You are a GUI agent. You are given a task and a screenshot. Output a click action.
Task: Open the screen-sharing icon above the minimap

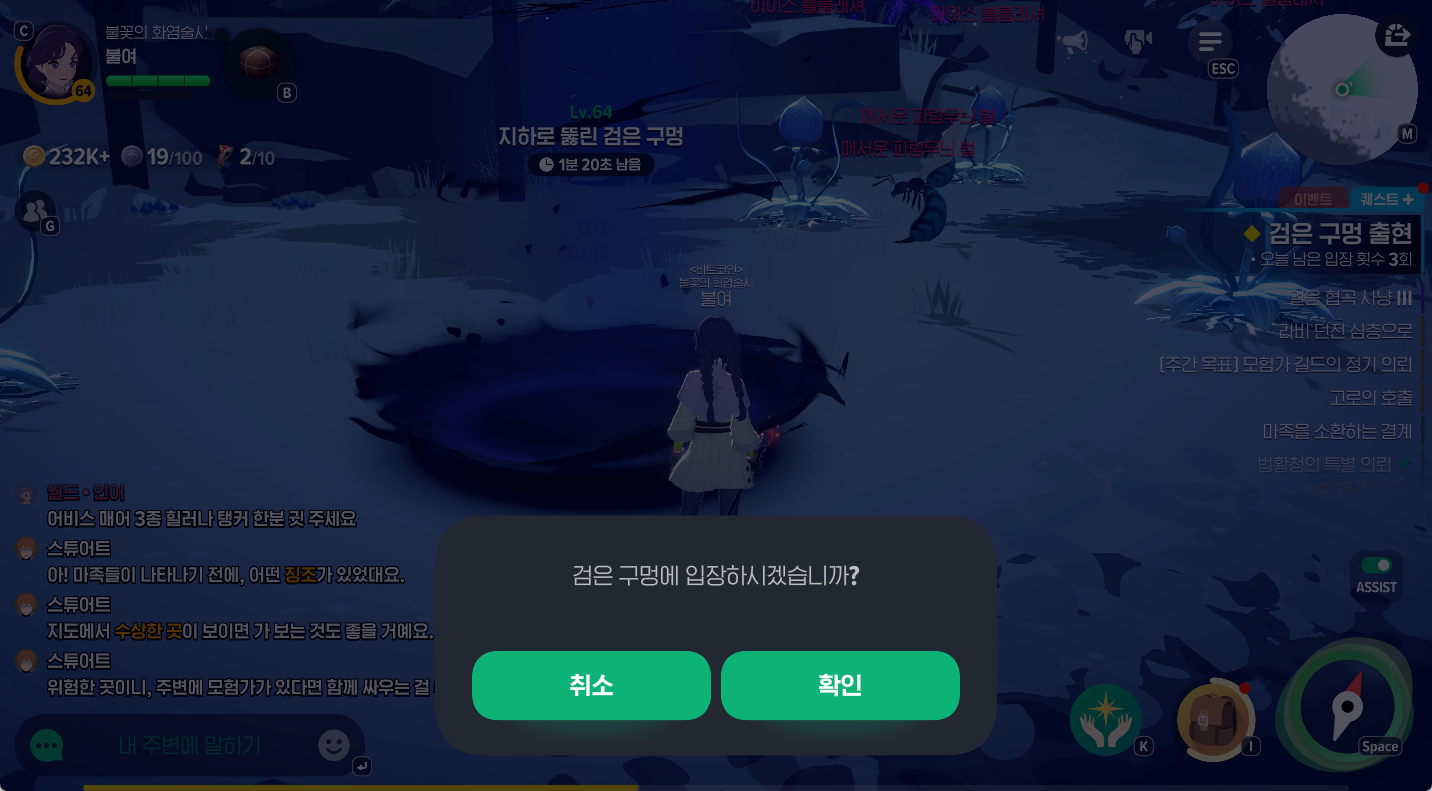click(1397, 36)
